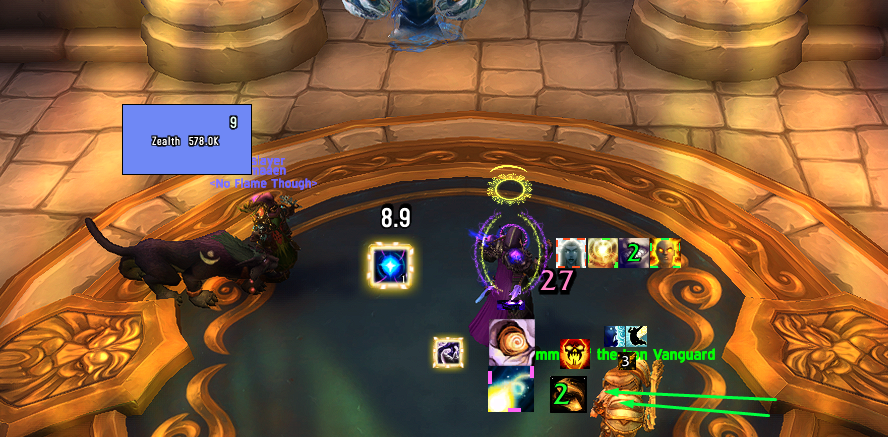
Task: Select the Zealth unit frame
Action: pos(186,140)
